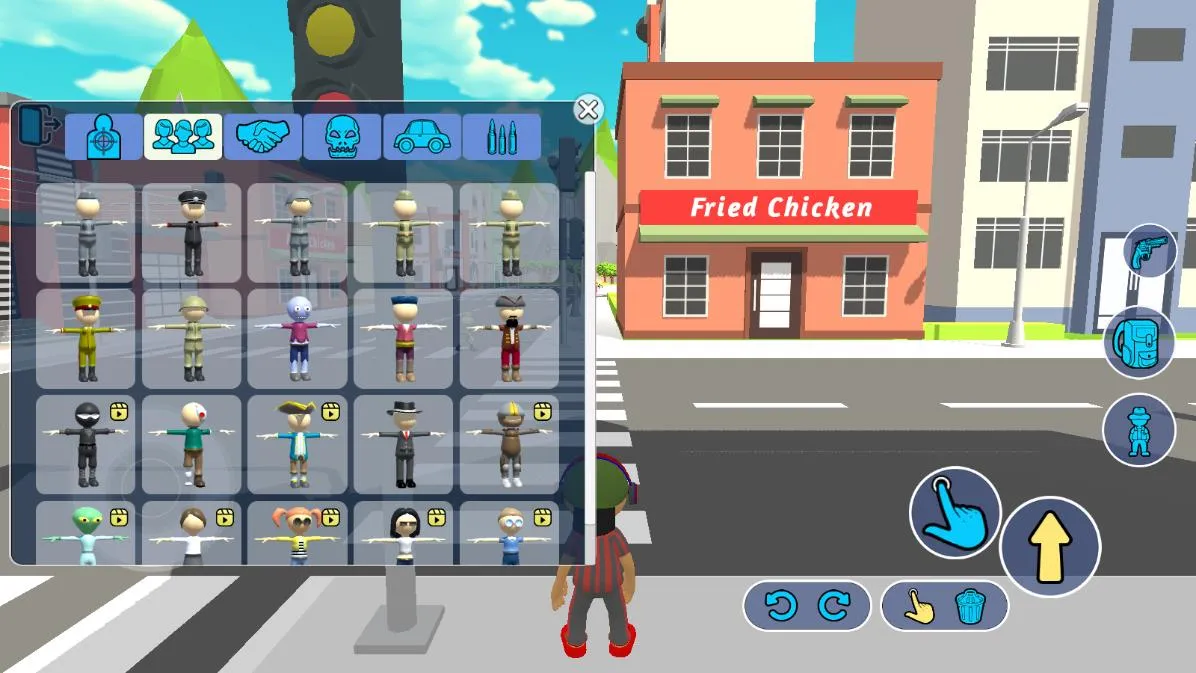
Task: Click the exit door icon
Action: pyautogui.click(x=39, y=127)
